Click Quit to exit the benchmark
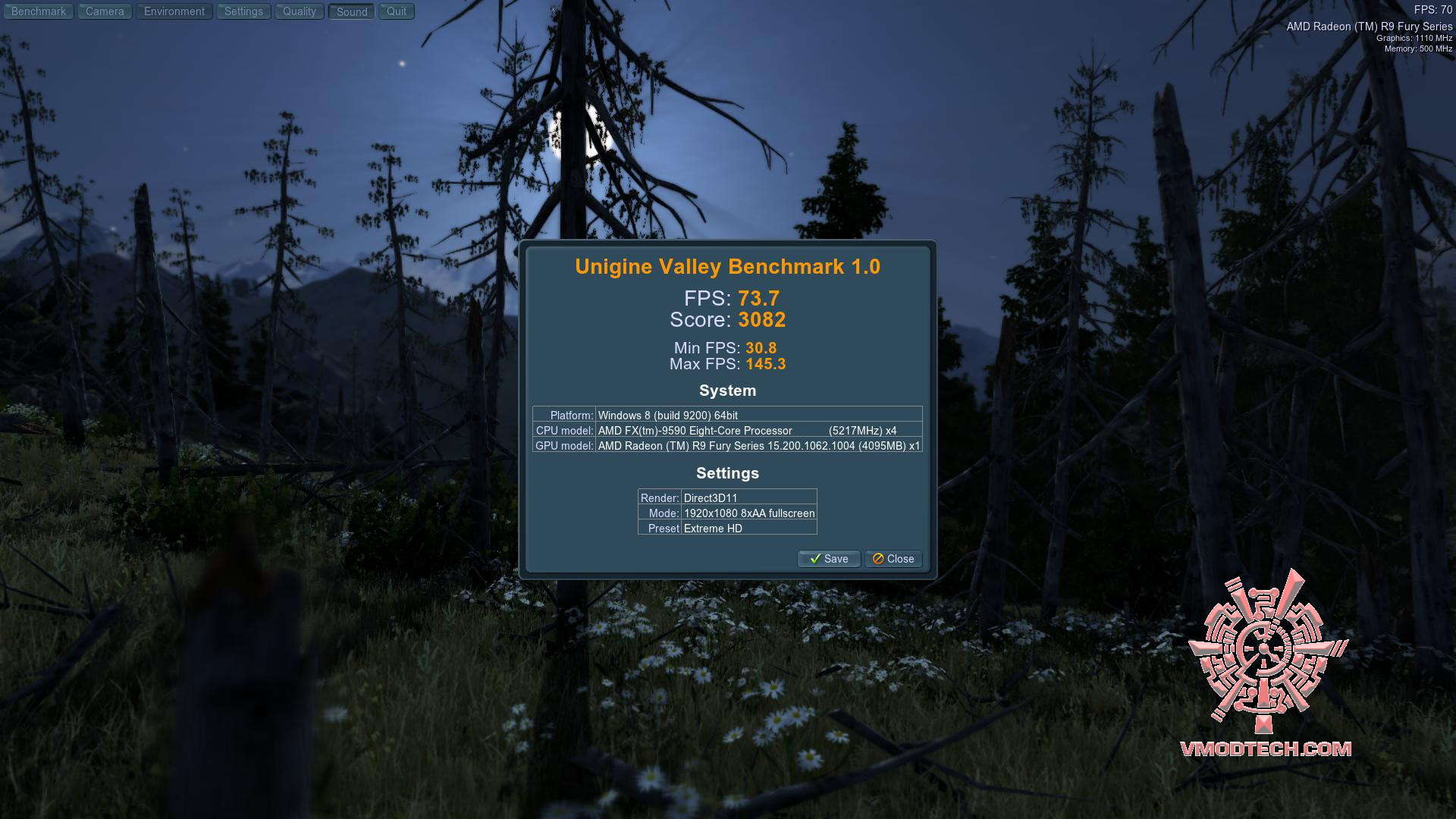The image size is (1456, 819). pos(395,11)
